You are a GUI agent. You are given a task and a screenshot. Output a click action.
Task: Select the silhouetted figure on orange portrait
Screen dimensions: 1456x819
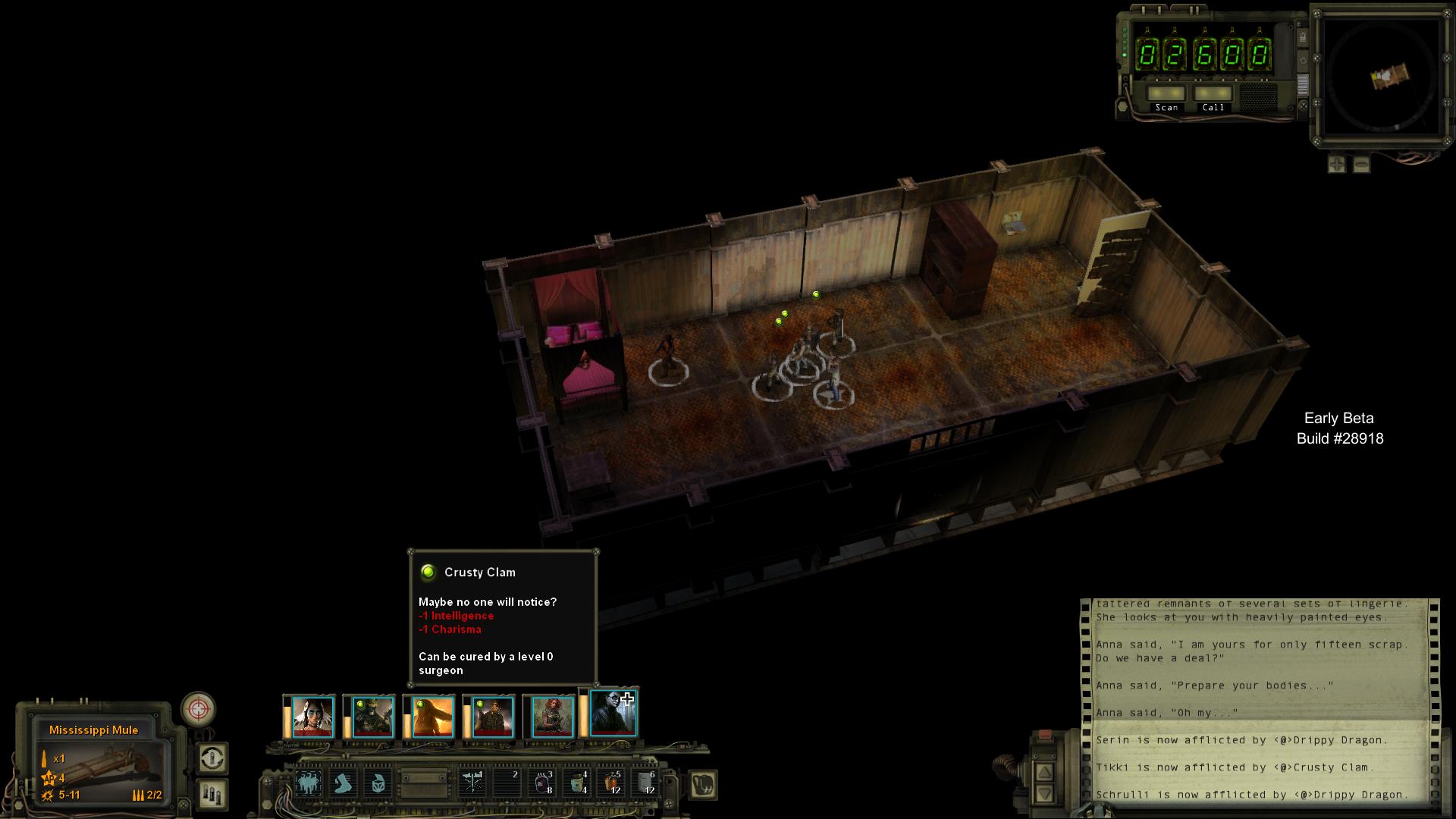point(432,717)
